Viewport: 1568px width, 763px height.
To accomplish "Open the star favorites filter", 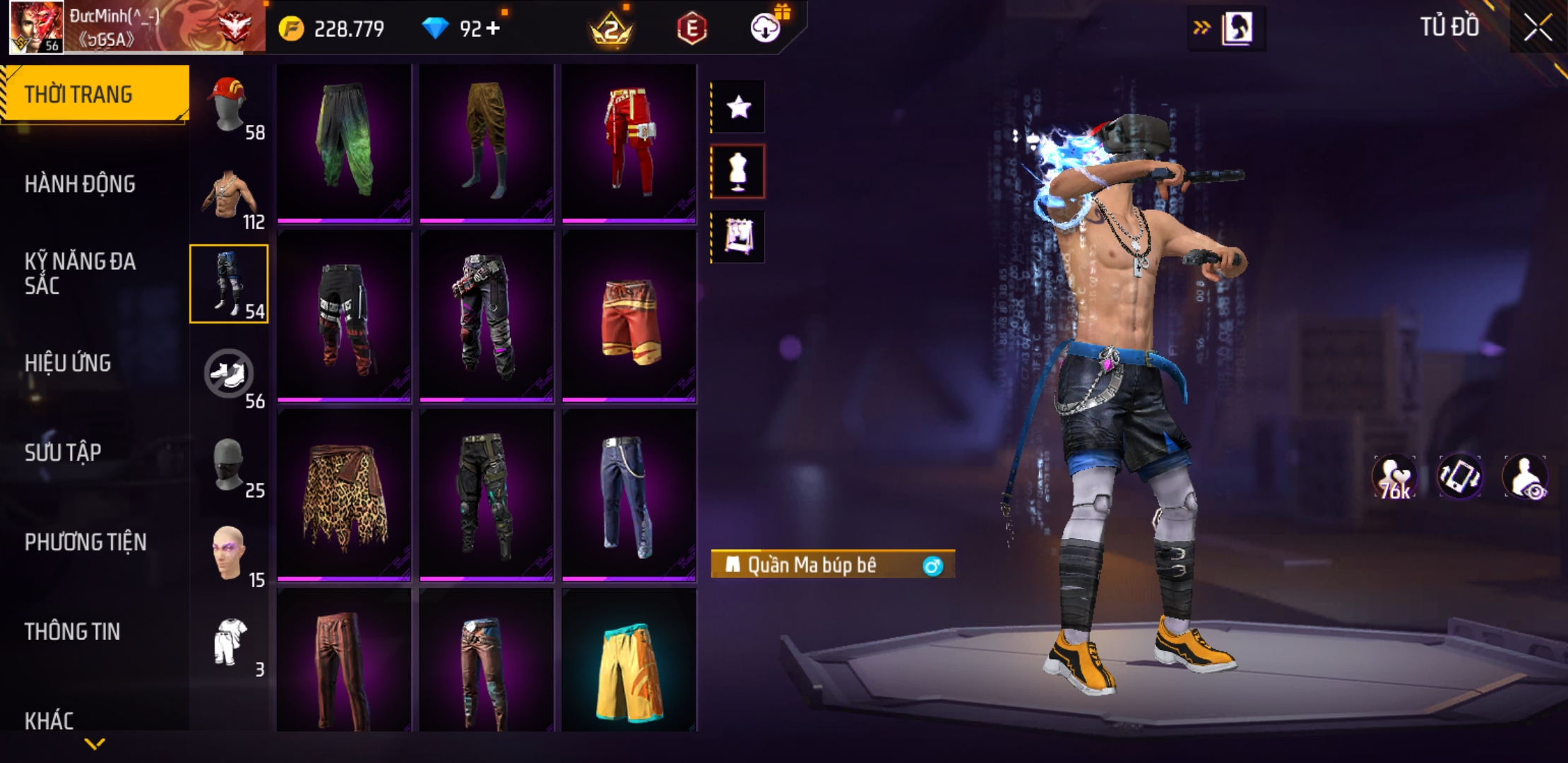I will [x=738, y=107].
